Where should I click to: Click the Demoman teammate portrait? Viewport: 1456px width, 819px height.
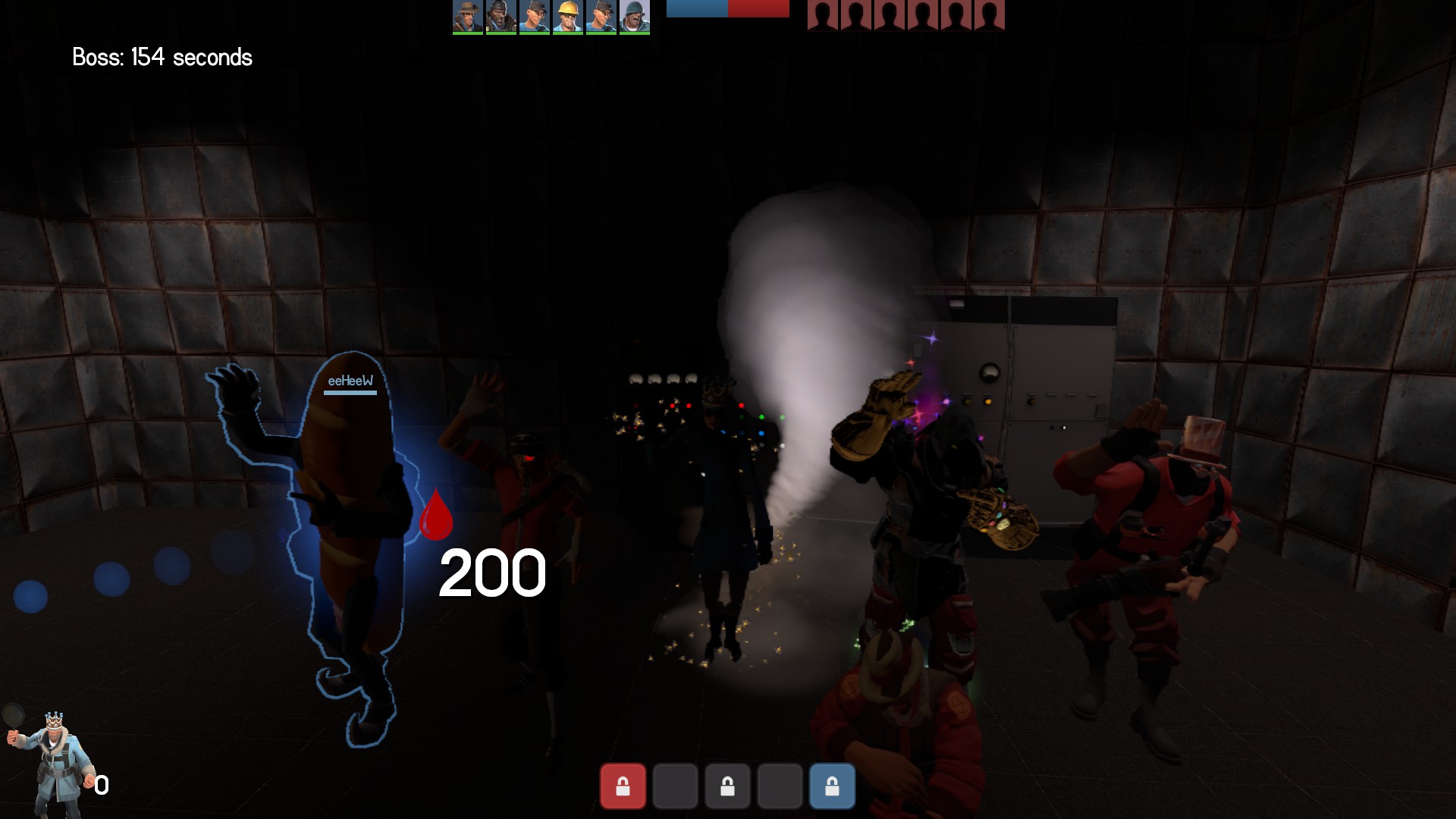(x=500, y=17)
